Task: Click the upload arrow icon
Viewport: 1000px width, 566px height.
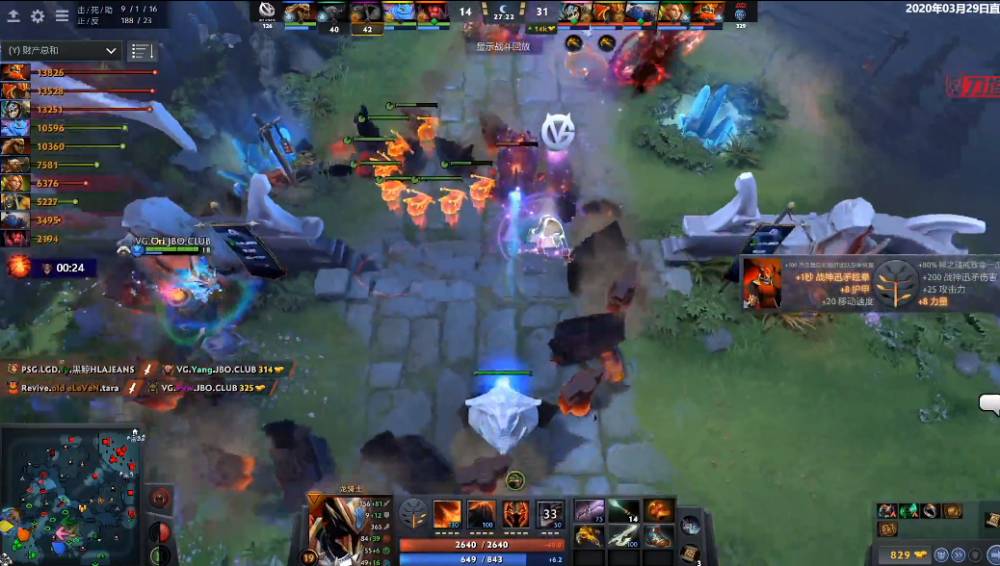Action: (x=14, y=16)
